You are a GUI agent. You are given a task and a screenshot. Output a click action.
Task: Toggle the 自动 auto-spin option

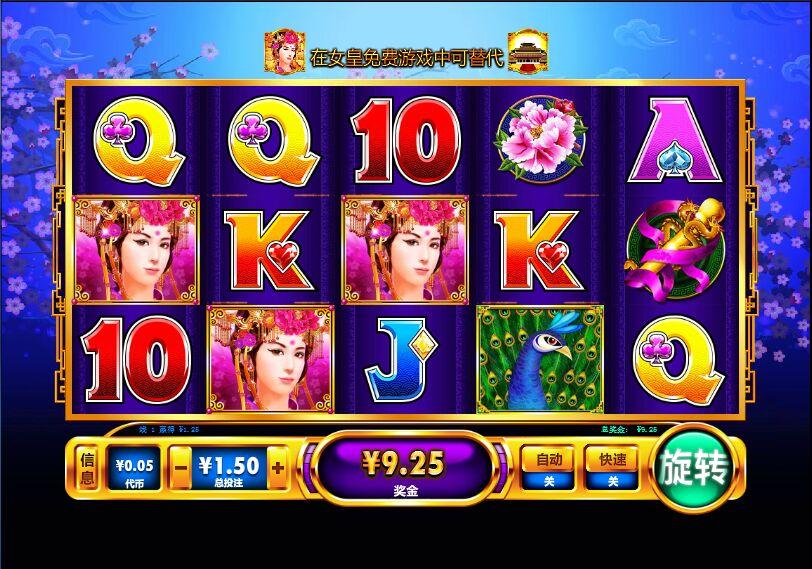tap(548, 468)
